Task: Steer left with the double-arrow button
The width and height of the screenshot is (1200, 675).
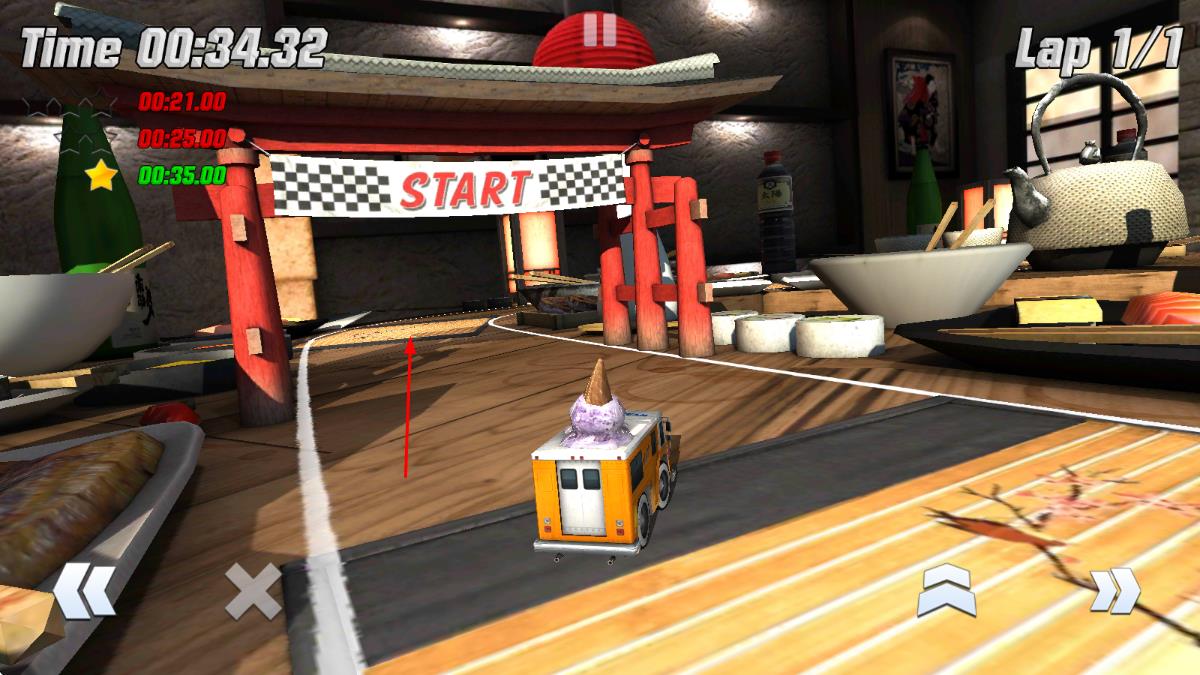Action: click(84, 591)
